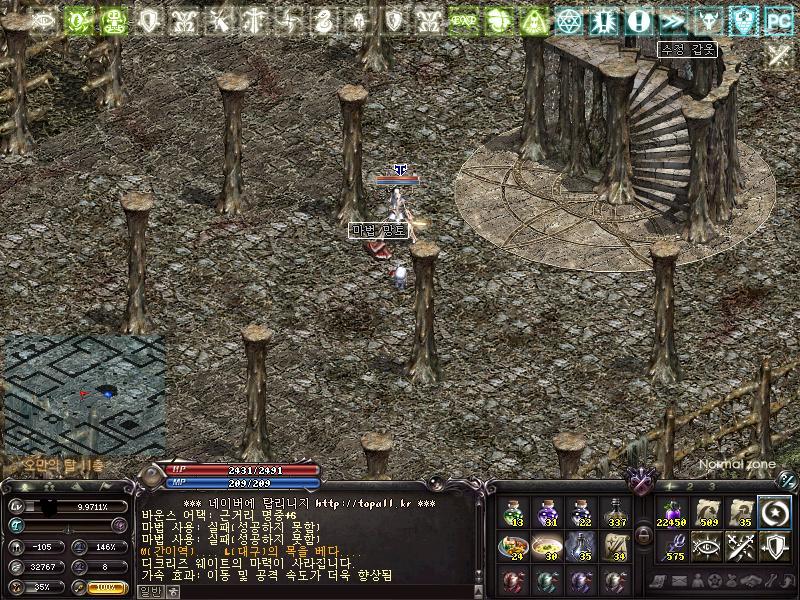Click the PC icon in top bar
The image size is (800, 600).
click(x=777, y=19)
